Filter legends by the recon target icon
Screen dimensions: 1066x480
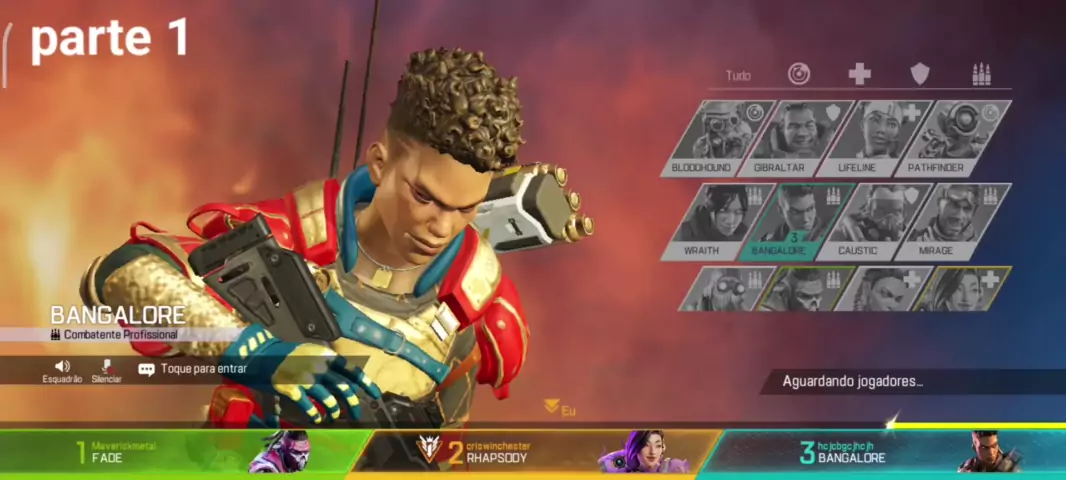(x=799, y=74)
